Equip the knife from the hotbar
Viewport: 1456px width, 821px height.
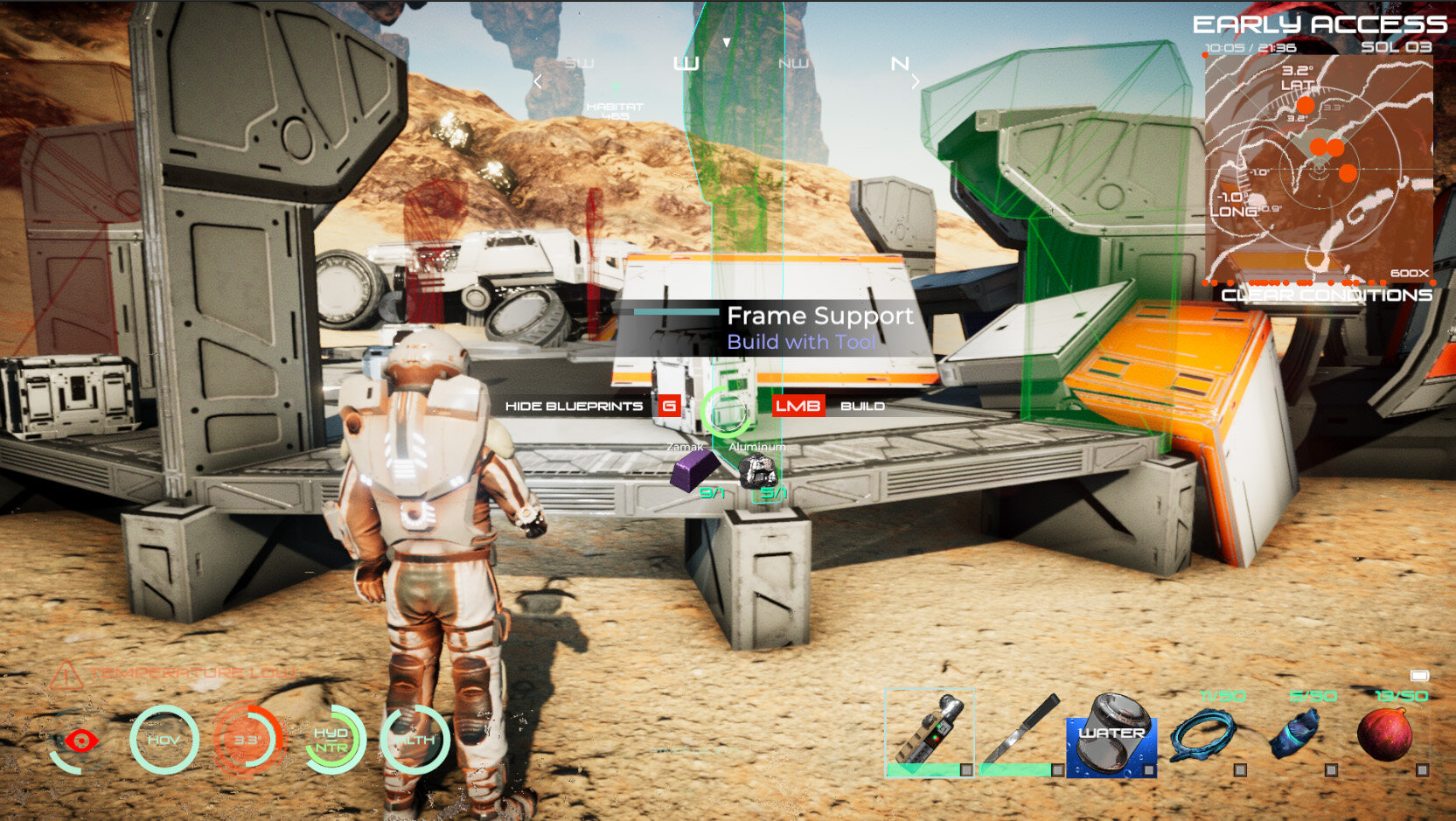pyautogui.click(x=1021, y=733)
